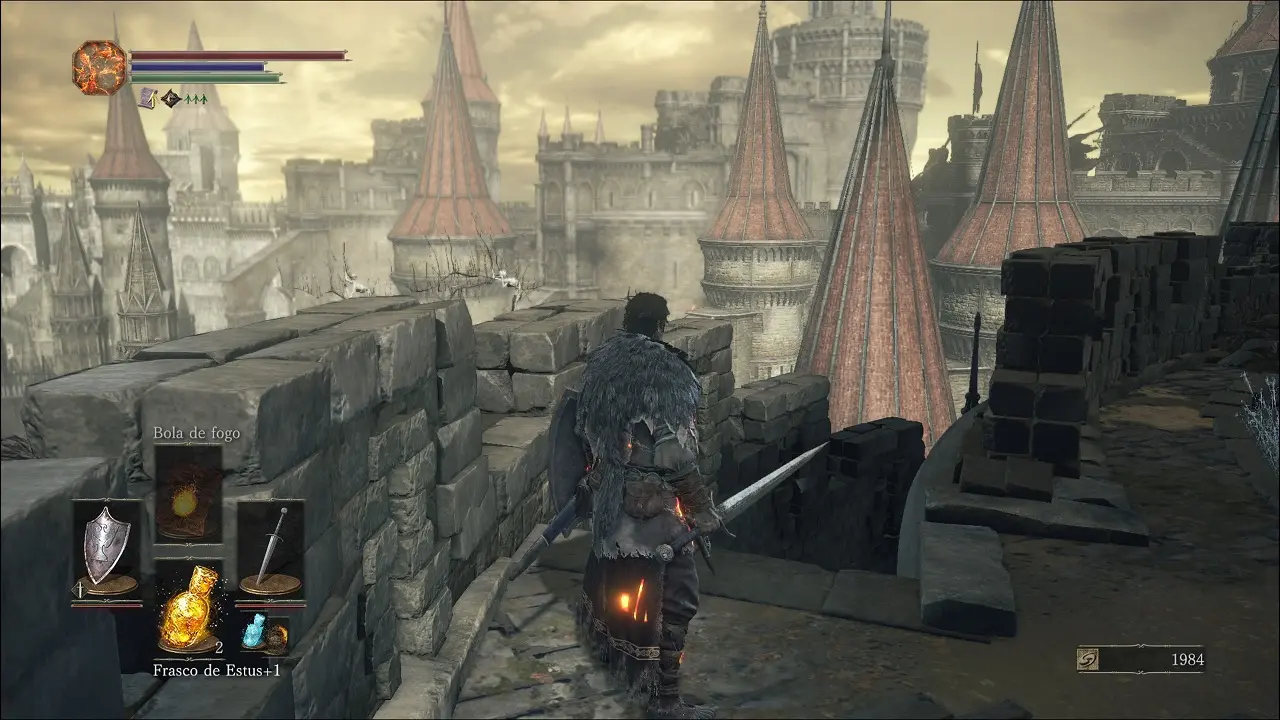Click the purple scroll status icon
This screenshot has height=720, width=1280.
[x=147, y=98]
